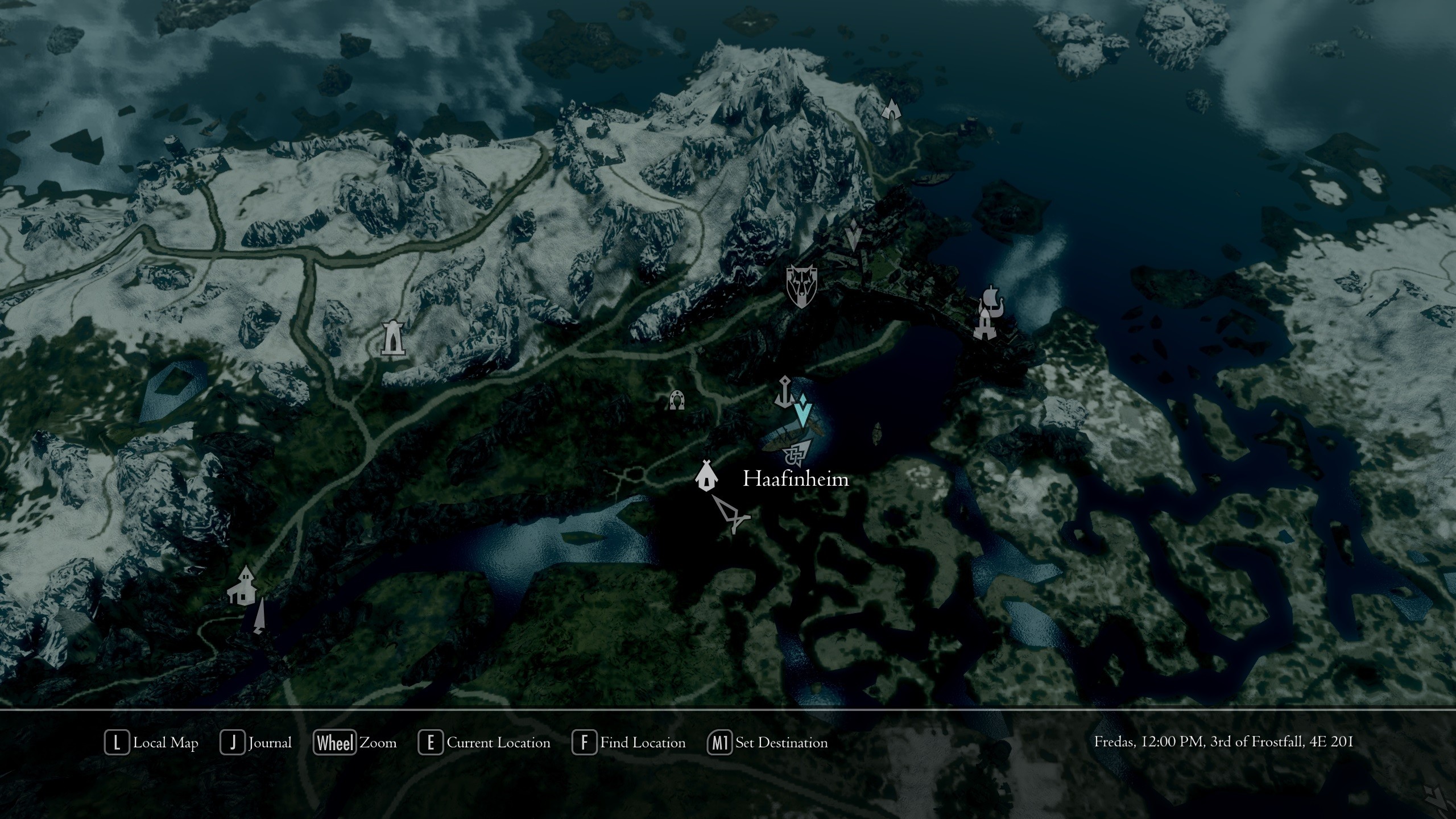Viewport: 1456px width, 819px height.
Task: Activate the Set Destination option
Action: point(768,743)
